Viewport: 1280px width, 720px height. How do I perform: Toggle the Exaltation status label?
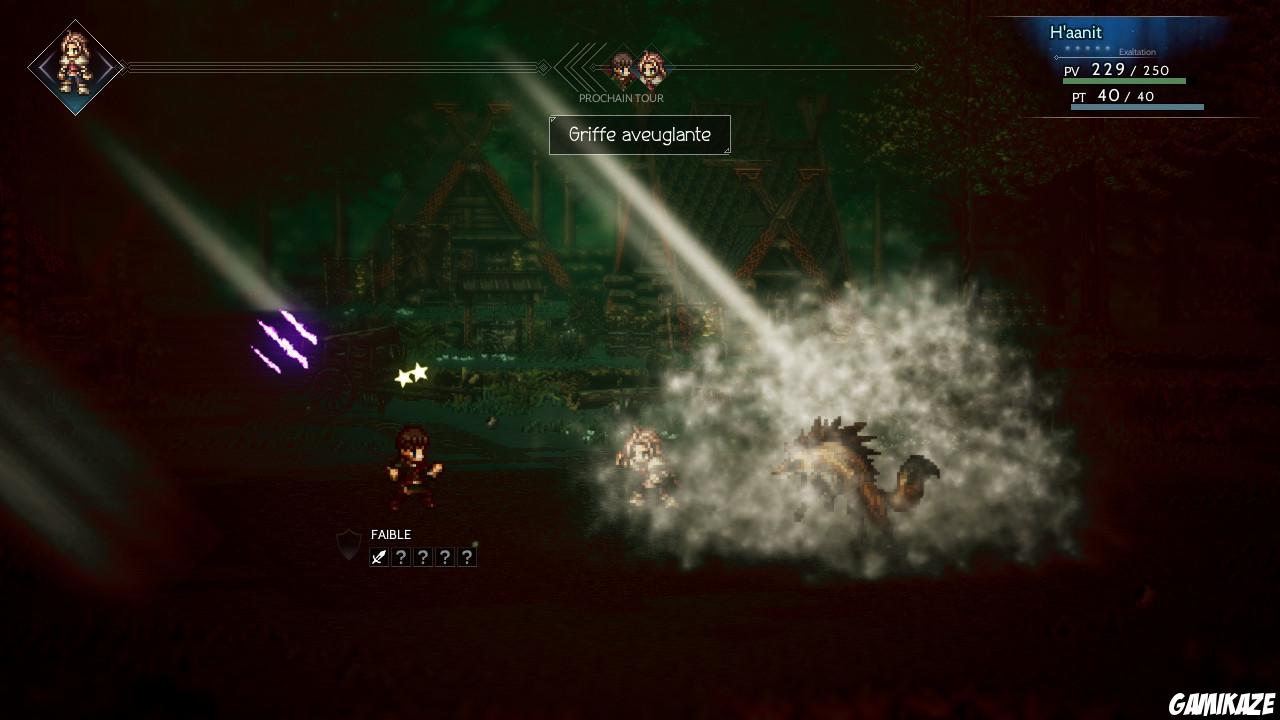point(1138,52)
